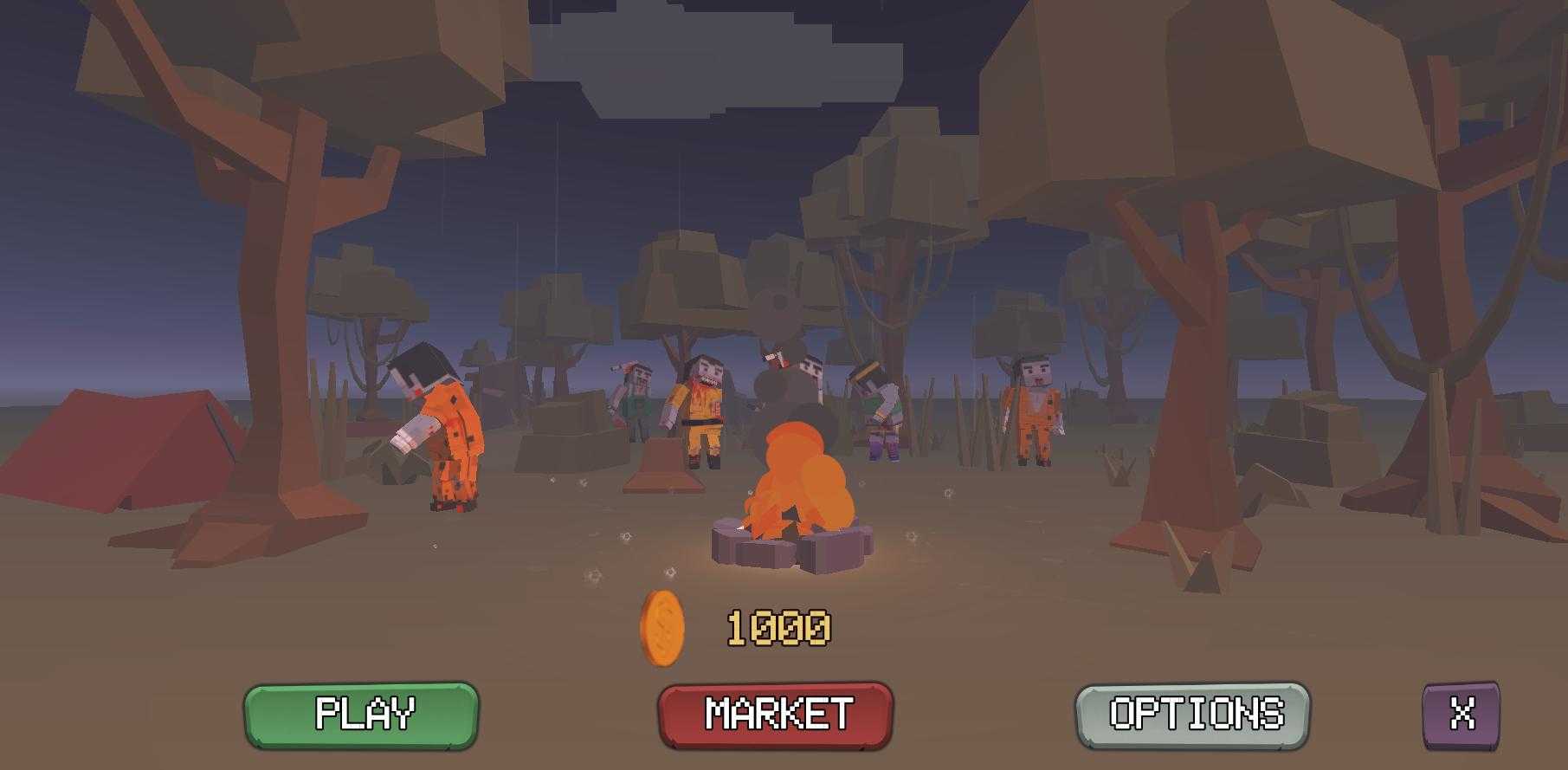
Task: Close the game with the purple X button
Action: 1462,715
